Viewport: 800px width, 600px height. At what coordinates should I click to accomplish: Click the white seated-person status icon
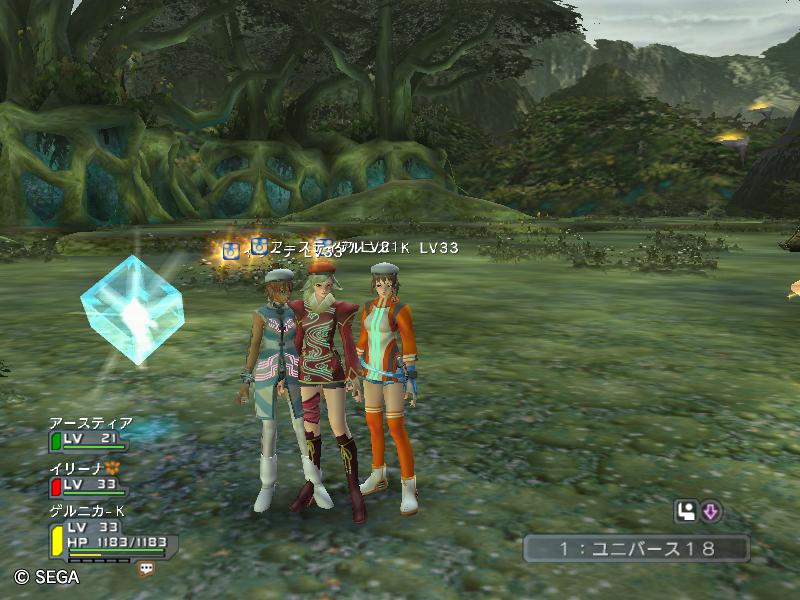[x=686, y=512]
